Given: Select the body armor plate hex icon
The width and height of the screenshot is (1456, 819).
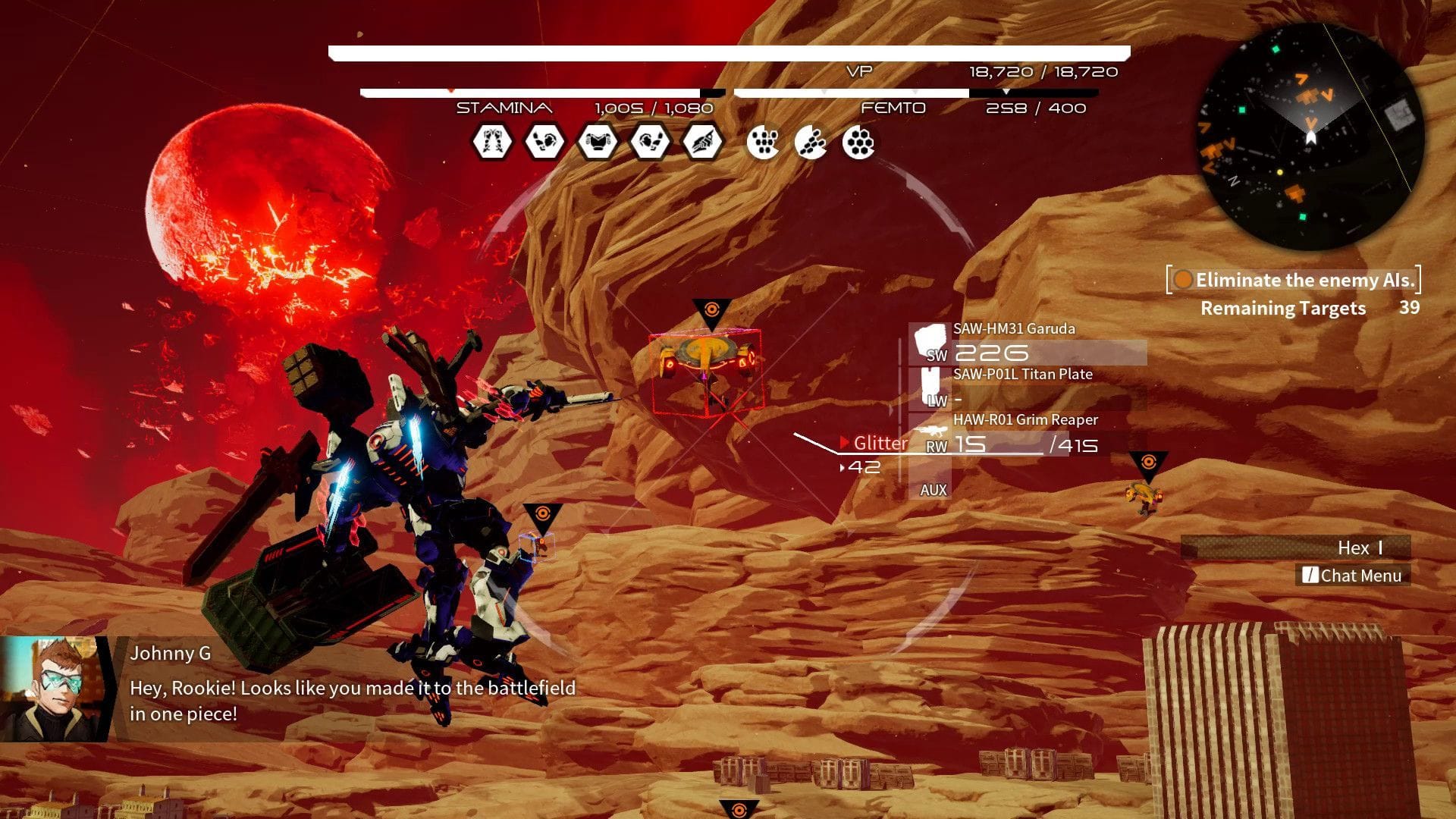Looking at the screenshot, I should (597, 142).
